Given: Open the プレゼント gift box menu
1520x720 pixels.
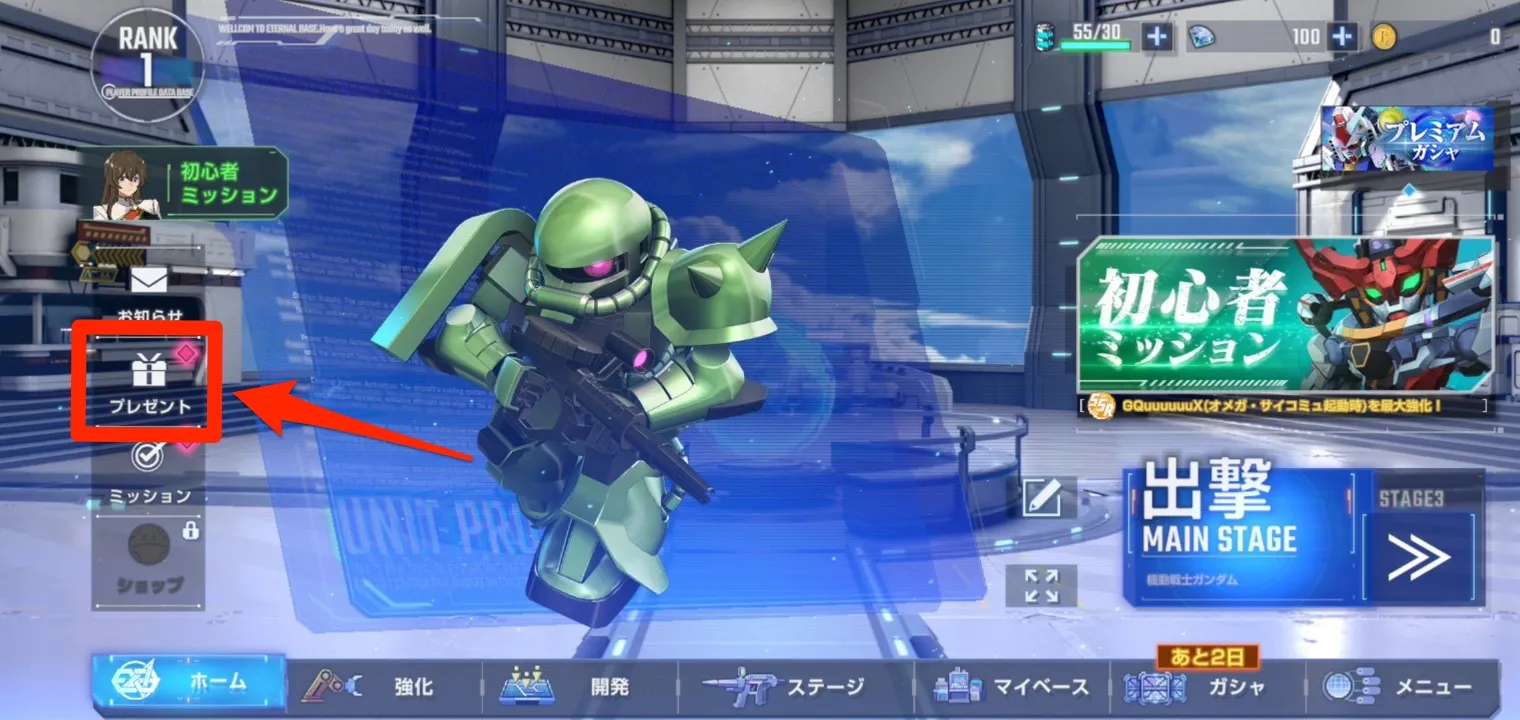Looking at the screenshot, I should pos(148,377).
